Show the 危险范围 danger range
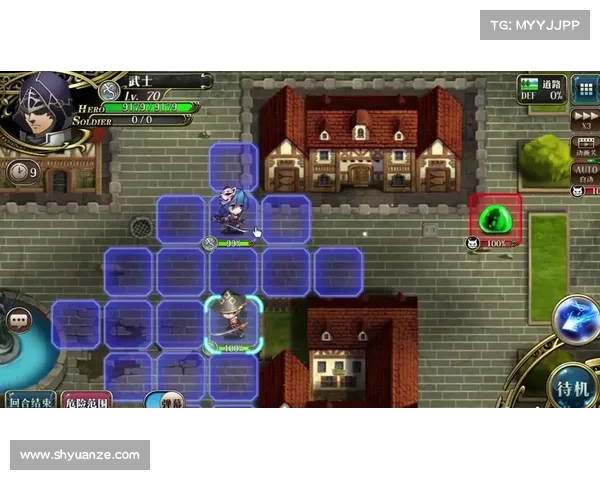 pyautogui.click(x=87, y=399)
